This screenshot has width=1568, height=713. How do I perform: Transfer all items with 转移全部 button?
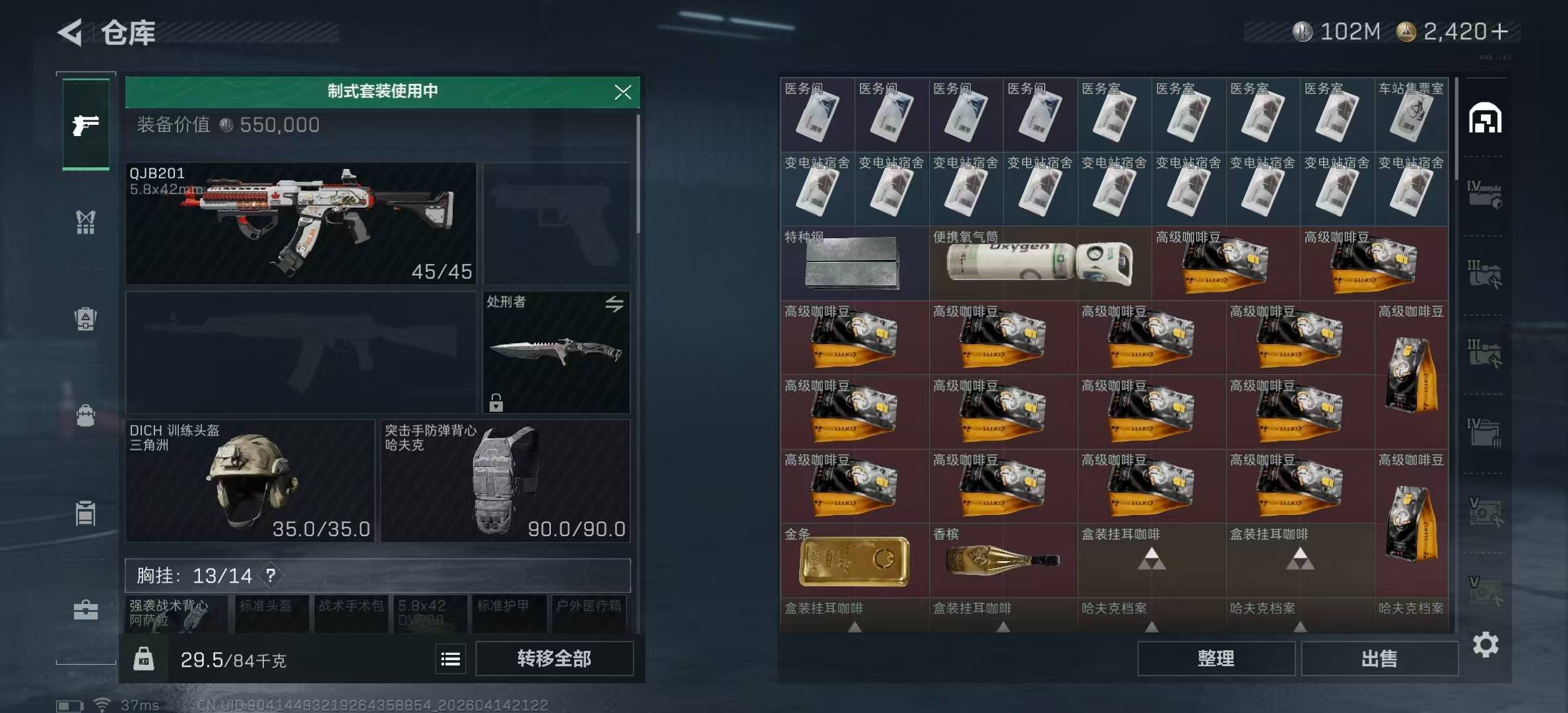coord(554,658)
